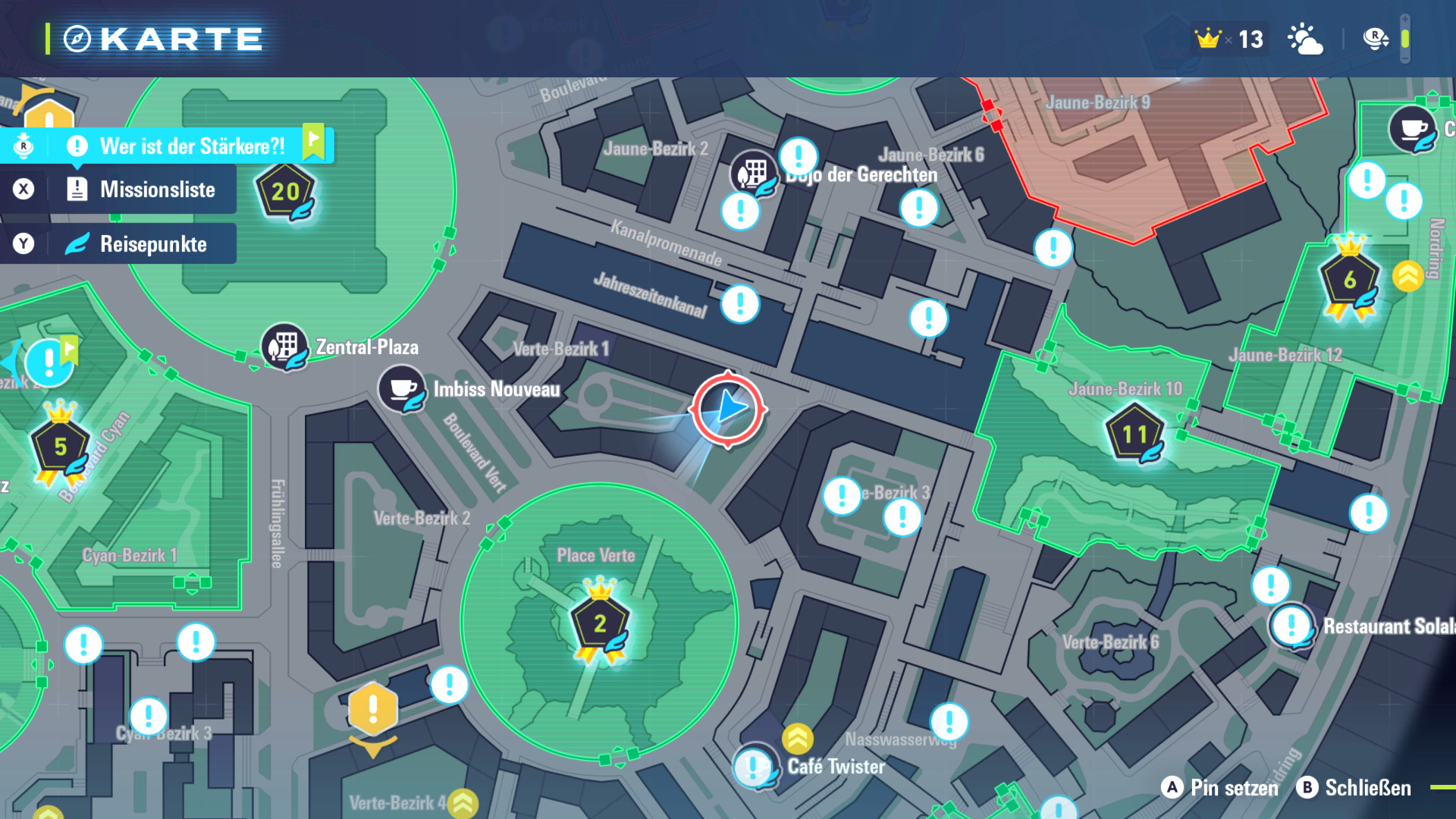Image resolution: width=1456 pixels, height=819 pixels.
Task: Select the wild zone 11 badge
Action: (x=1134, y=435)
